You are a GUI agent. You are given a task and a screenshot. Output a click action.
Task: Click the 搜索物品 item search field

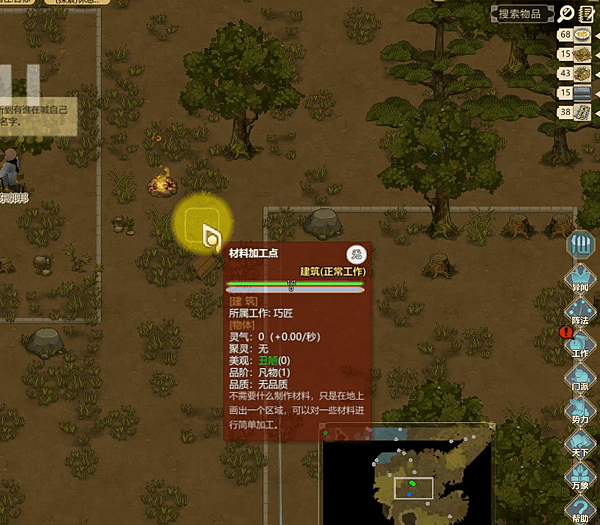pos(522,13)
